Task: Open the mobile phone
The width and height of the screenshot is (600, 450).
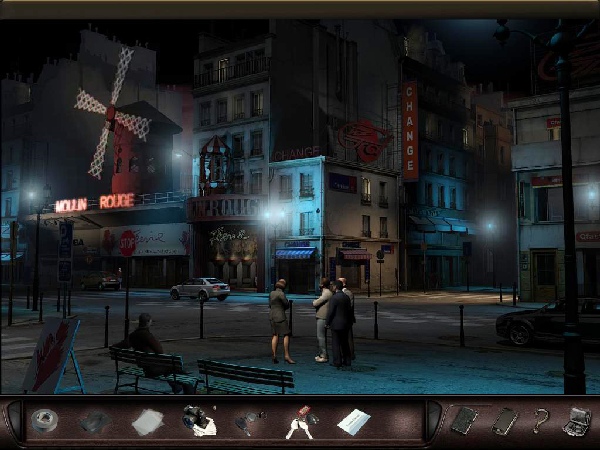Action: pos(503,420)
